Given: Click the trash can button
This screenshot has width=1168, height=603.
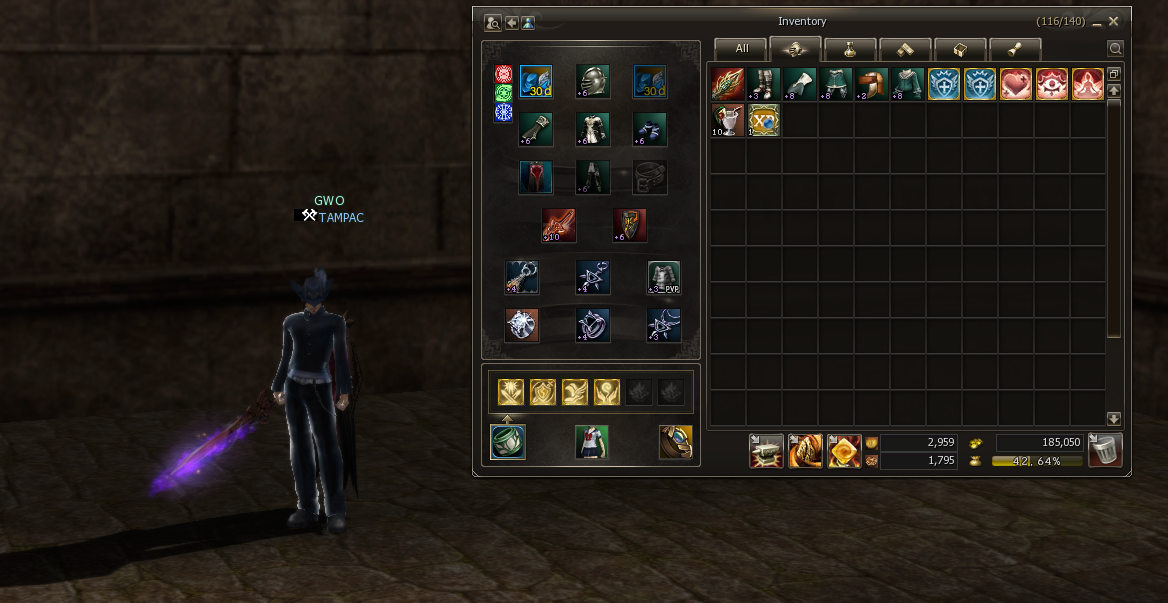Looking at the screenshot, I should click(1105, 450).
